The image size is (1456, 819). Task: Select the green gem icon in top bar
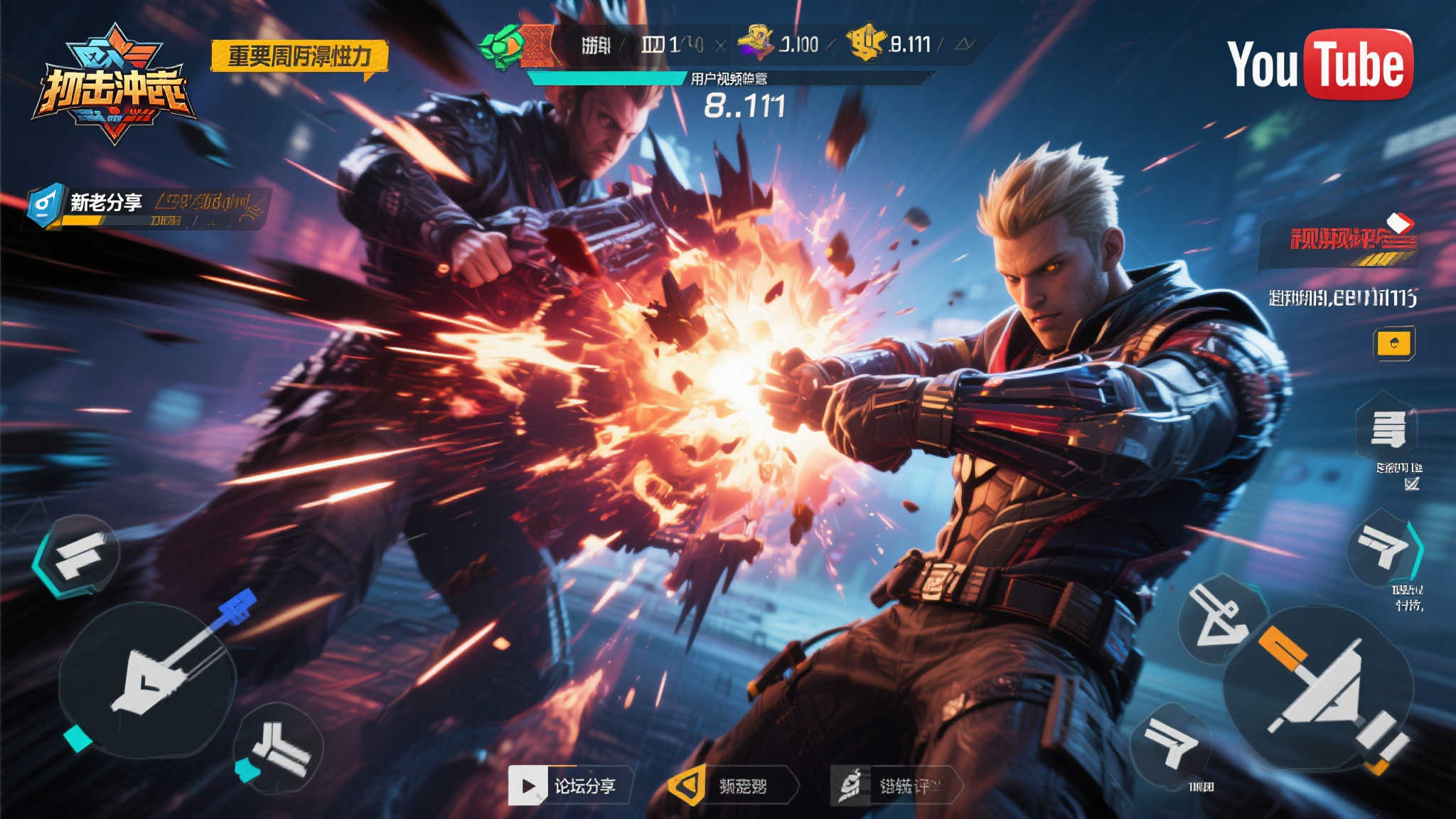pos(500,47)
